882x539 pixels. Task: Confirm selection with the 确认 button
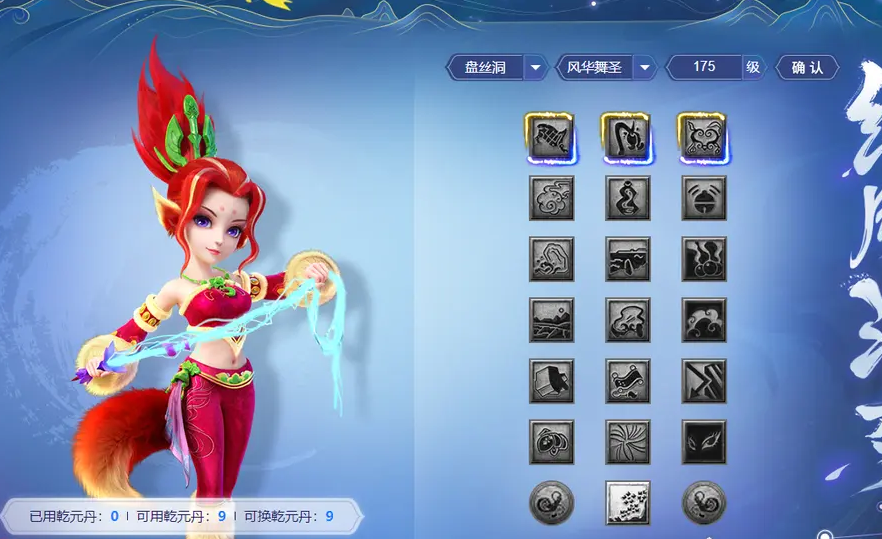click(x=806, y=67)
